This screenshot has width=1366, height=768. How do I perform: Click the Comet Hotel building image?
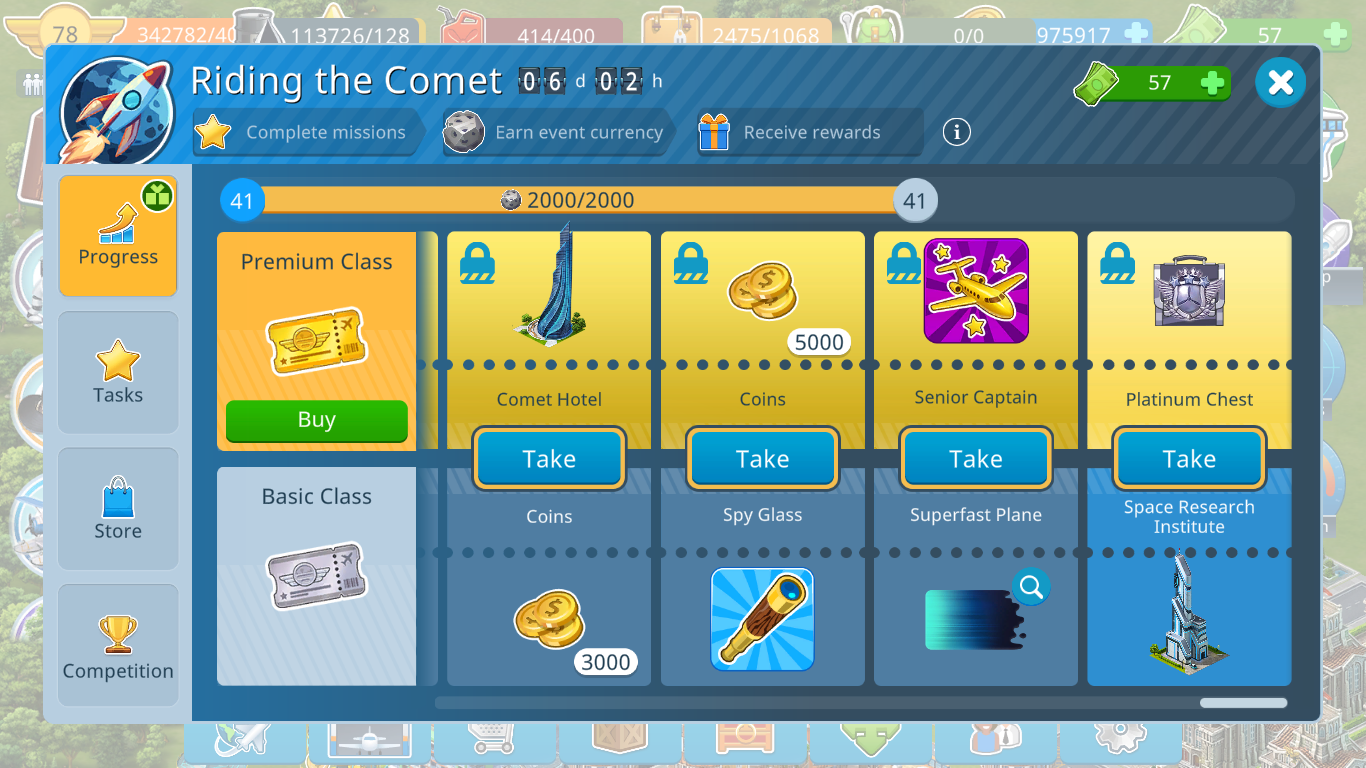(x=549, y=282)
